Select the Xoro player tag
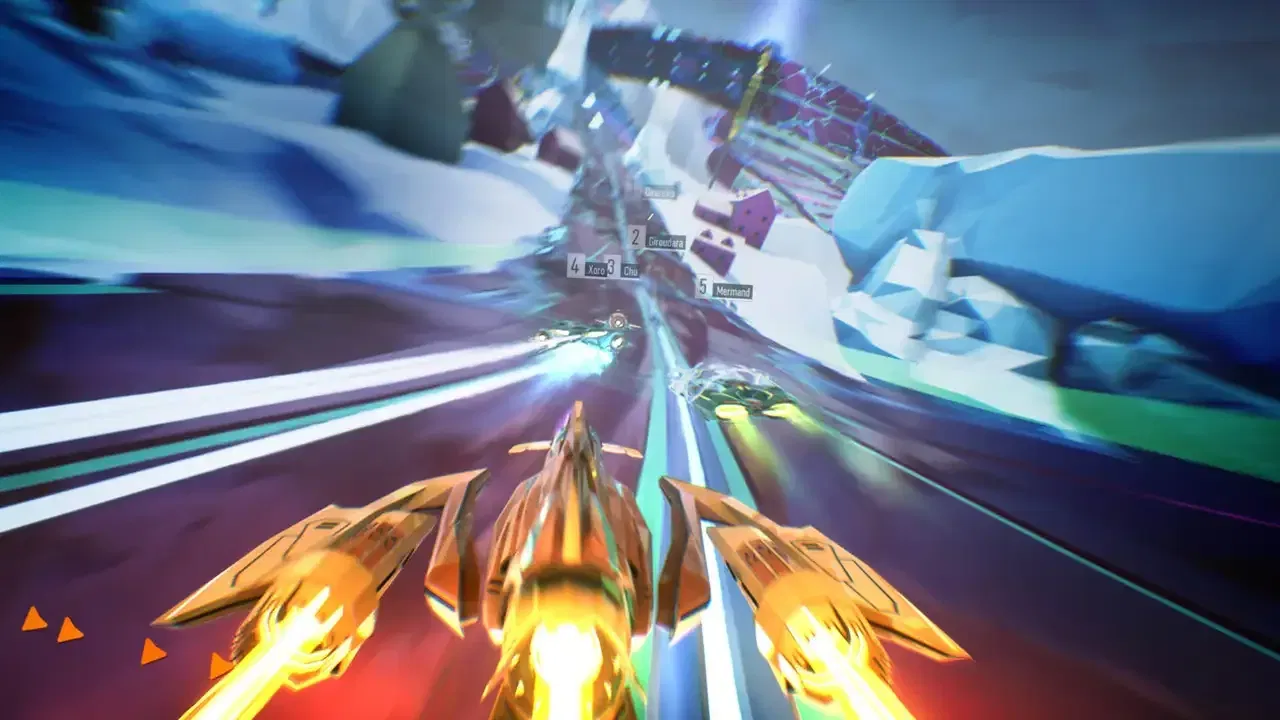 click(596, 268)
